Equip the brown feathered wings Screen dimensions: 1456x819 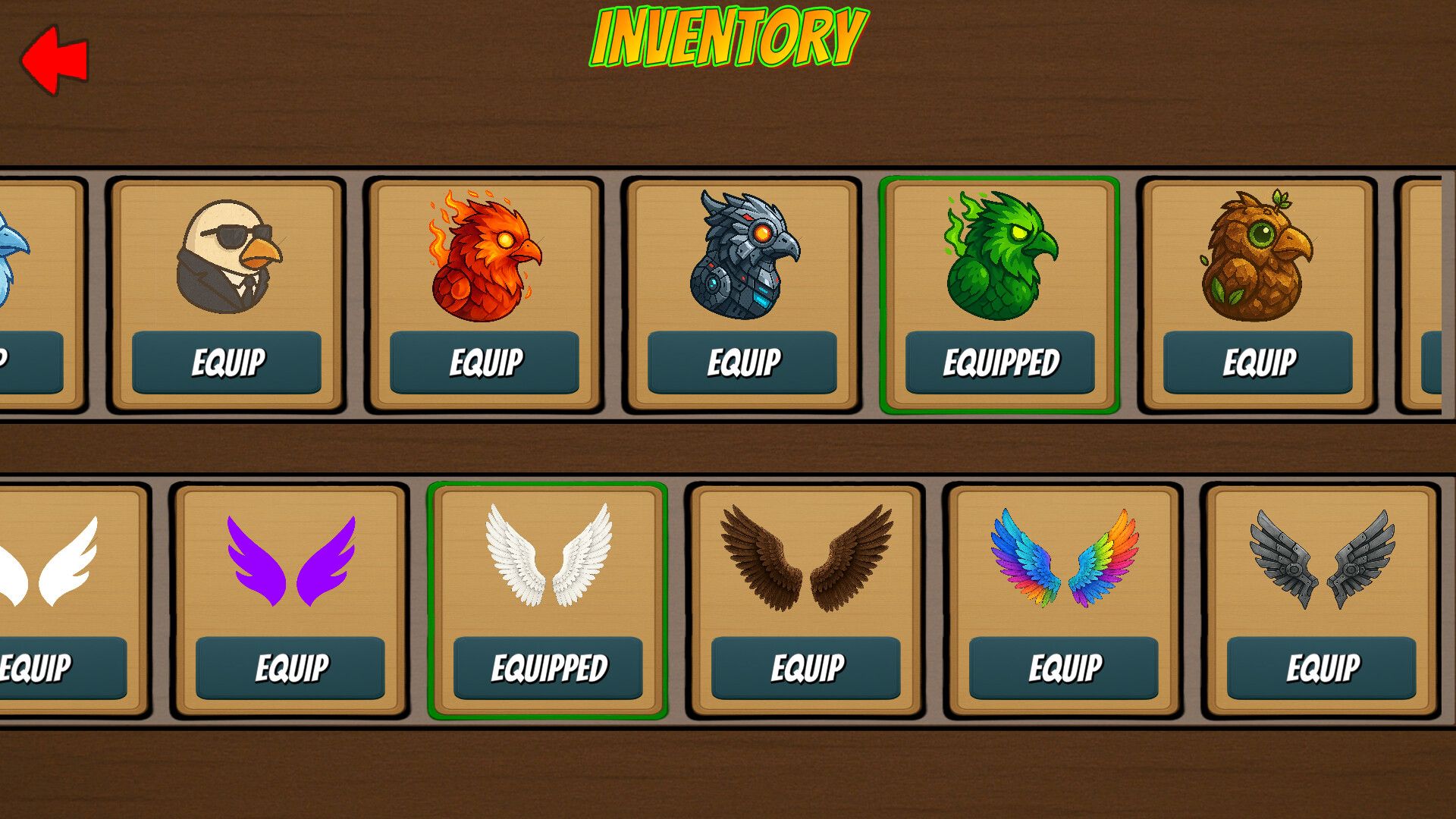click(806, 668)
